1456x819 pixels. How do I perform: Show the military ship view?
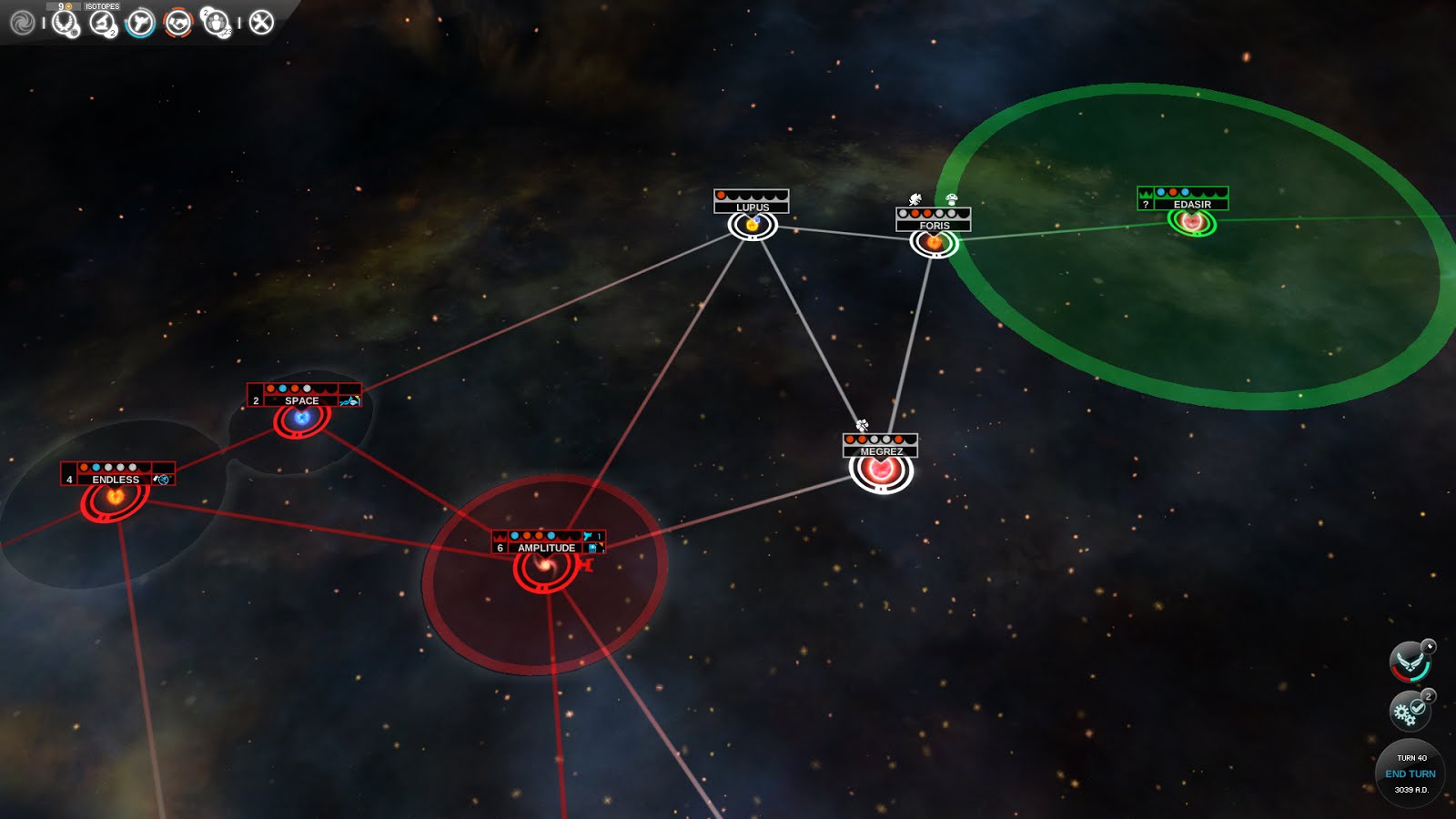[140, 22]
